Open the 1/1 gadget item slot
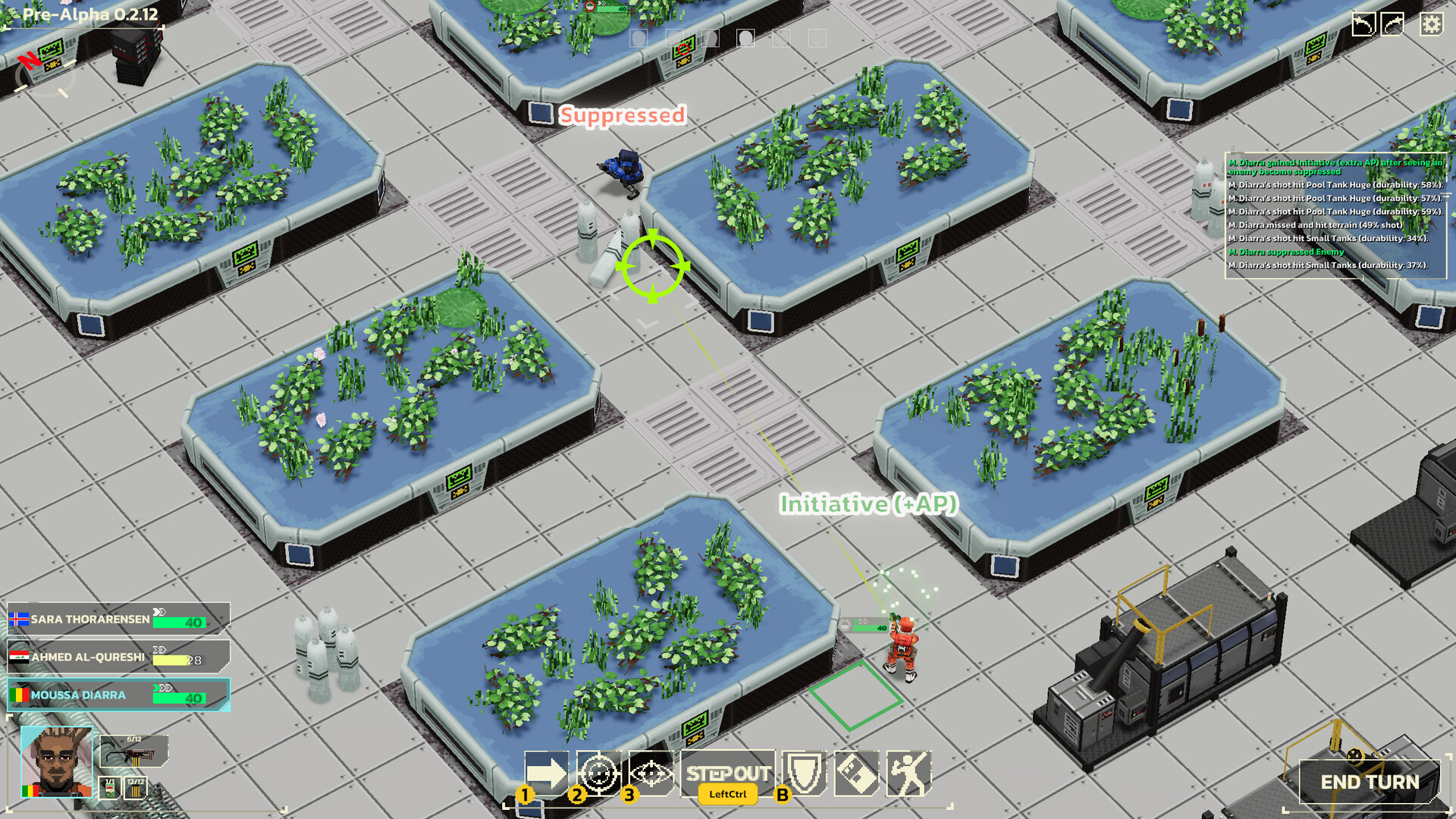This screenshot has width=1456, height=819. click(x=109, y=789)
